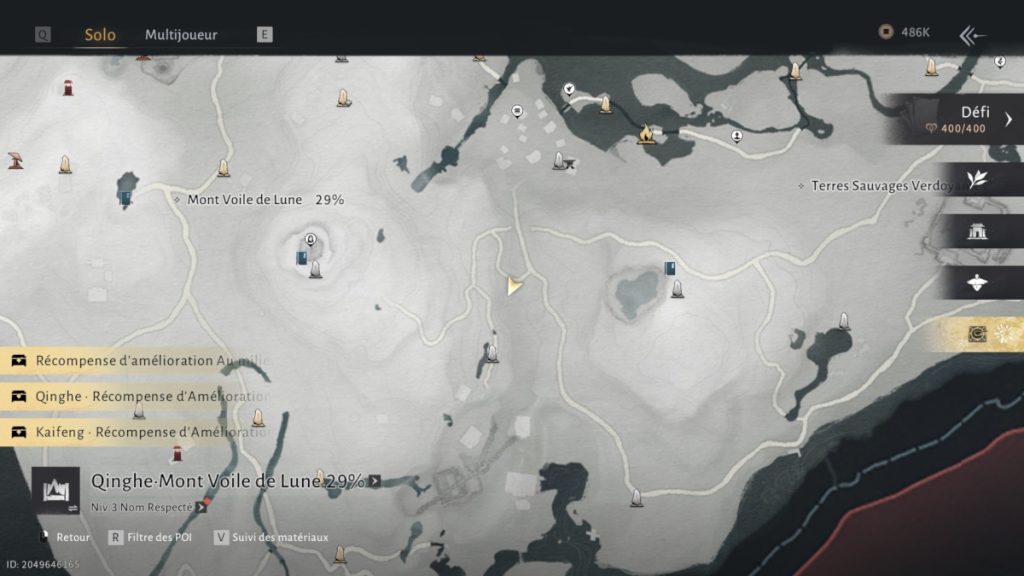
Task: Click the gold player arrow marker
Action: [x=514, y=286]
